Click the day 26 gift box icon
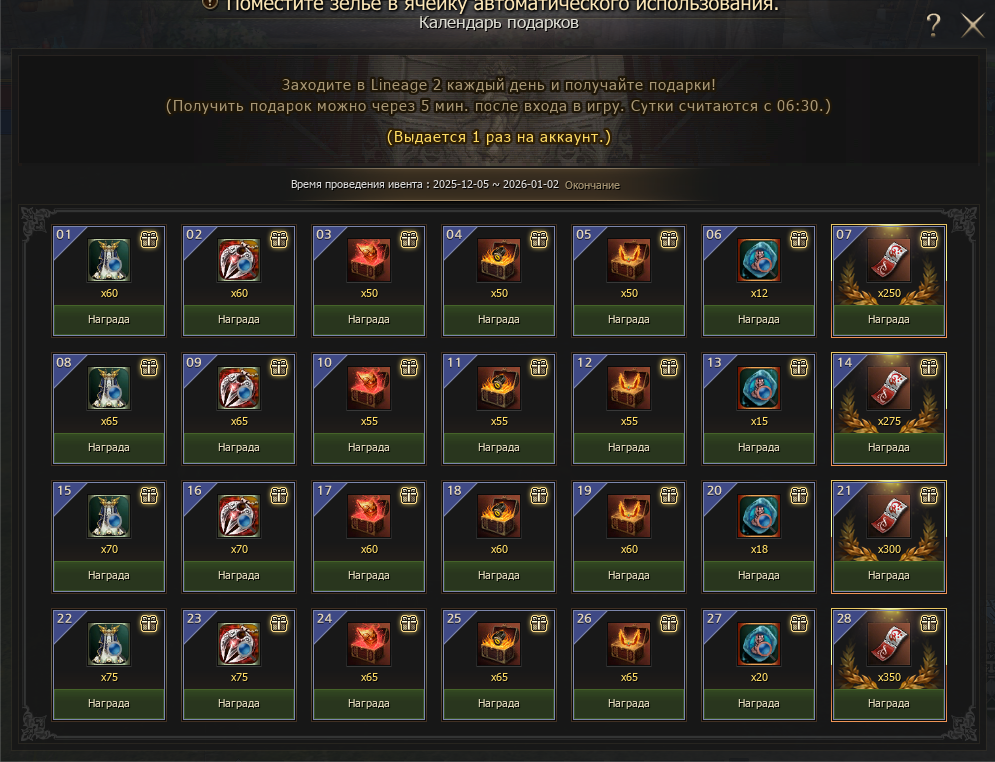Screen dimensions: 995x762 pyautogui.click(x=669, y=624)
